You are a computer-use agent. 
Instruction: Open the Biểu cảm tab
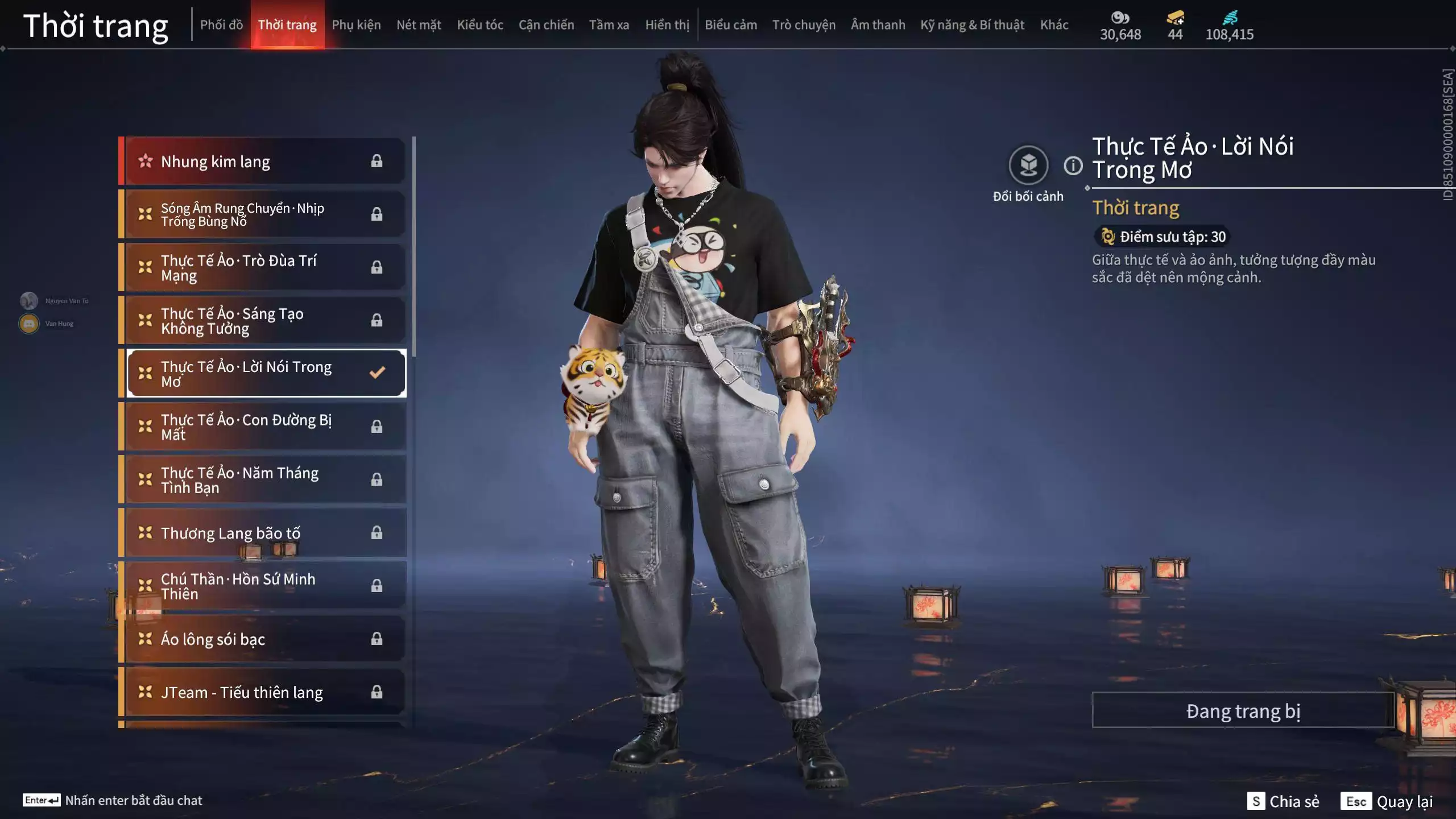point(731,25)
